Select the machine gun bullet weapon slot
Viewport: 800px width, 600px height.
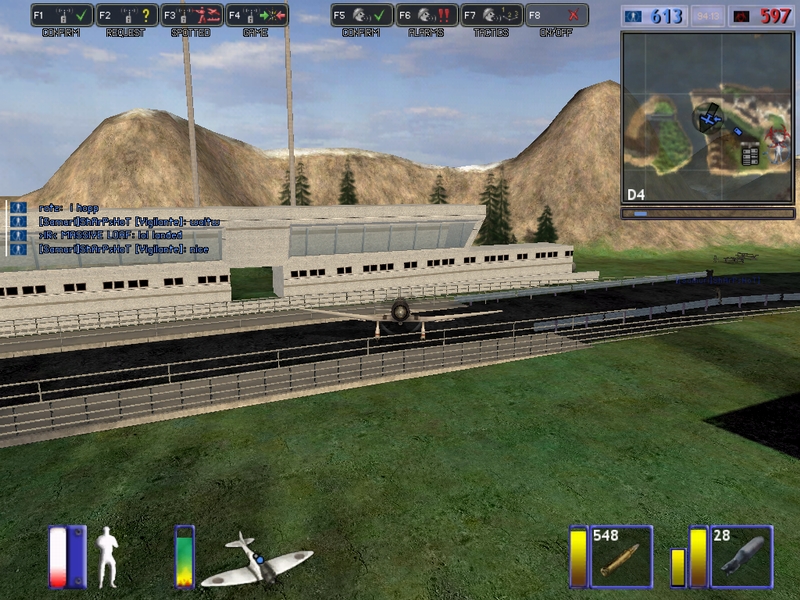pyautogui.click(x=621, y=556)
